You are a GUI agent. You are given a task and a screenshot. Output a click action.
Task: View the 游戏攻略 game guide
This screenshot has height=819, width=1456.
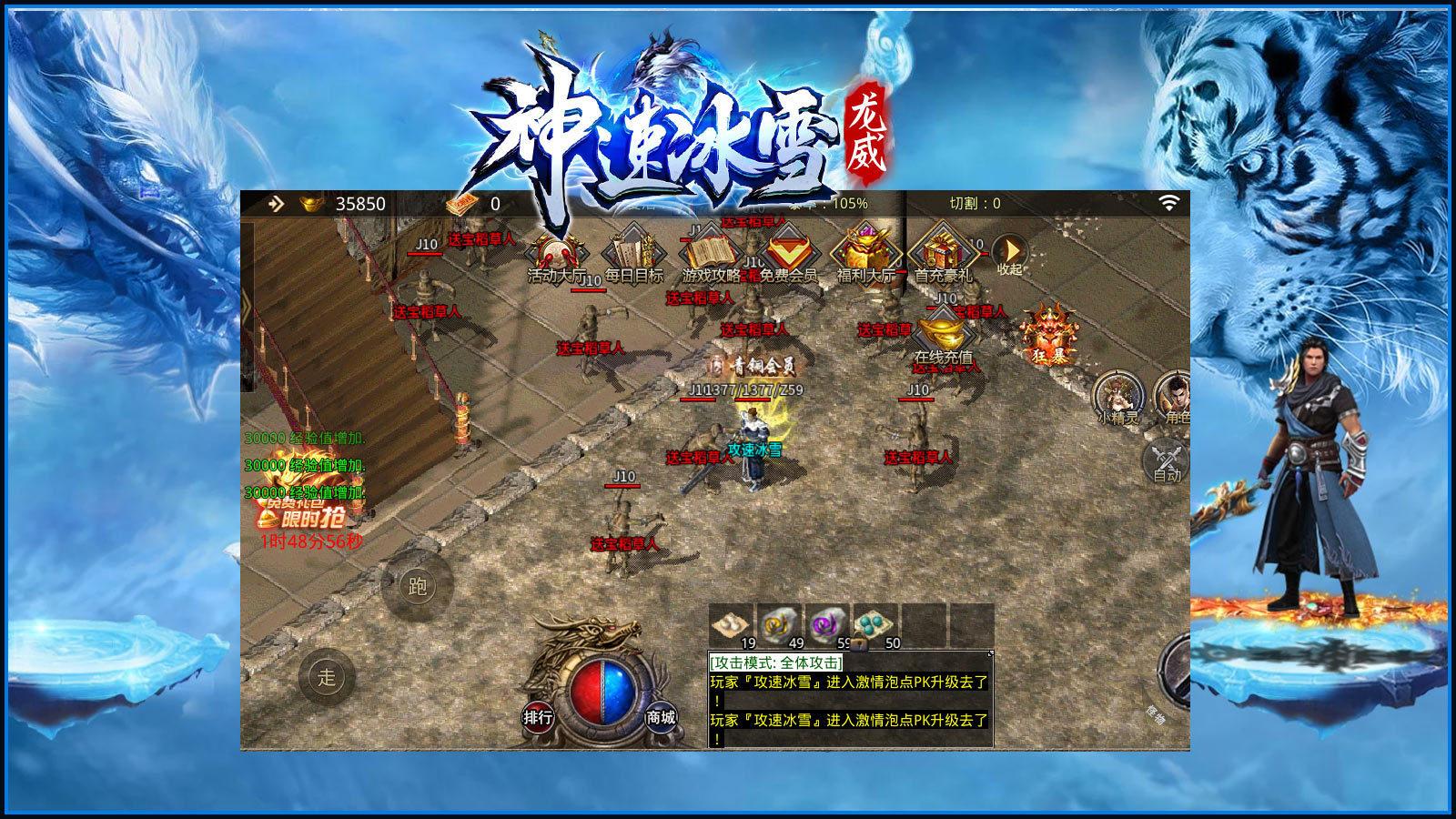pos(708,250)
